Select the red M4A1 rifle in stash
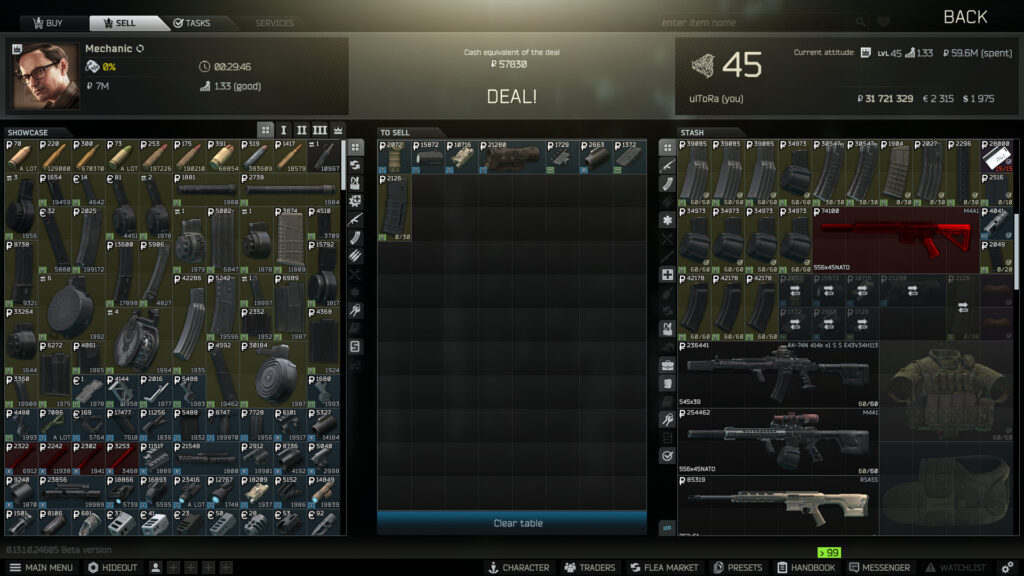 click(x=895, y=240)
